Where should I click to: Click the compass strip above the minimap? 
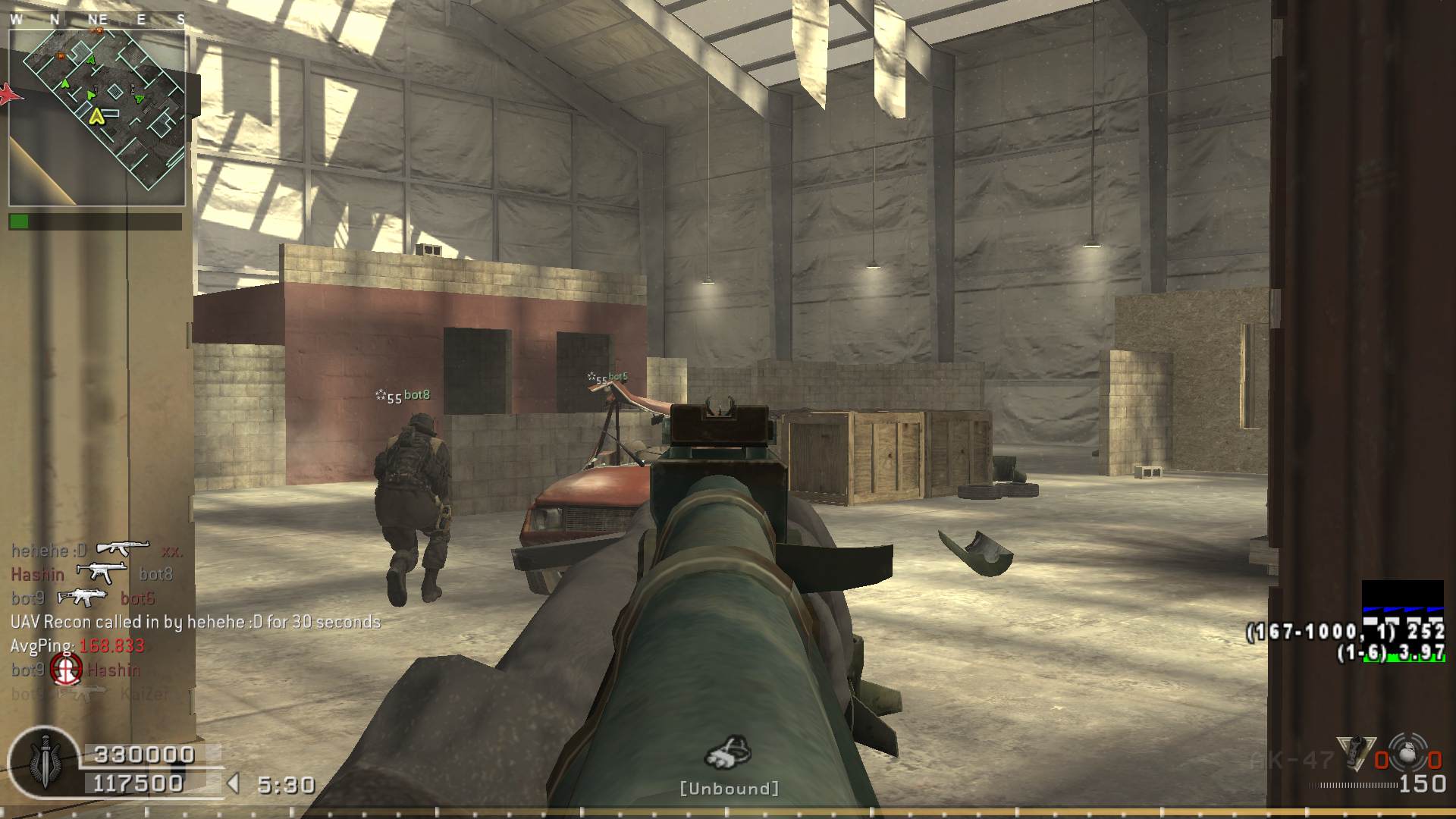click(97, 20)
